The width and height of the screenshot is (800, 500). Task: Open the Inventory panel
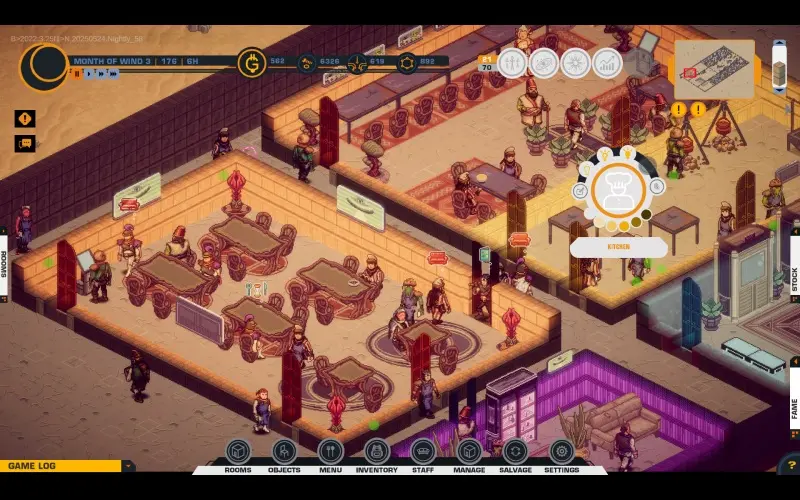[377, 453]
